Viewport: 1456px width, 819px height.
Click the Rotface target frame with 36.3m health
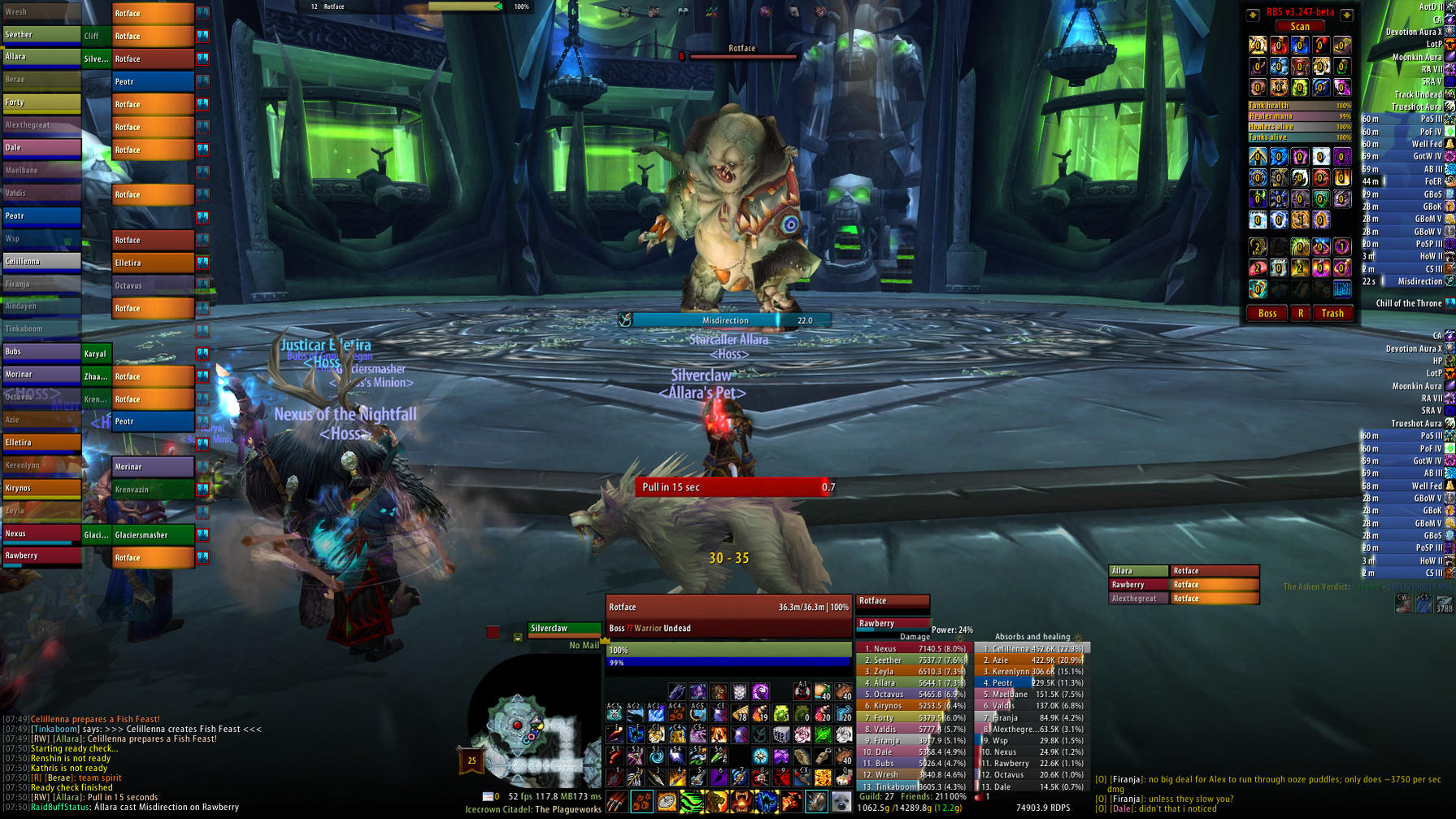coord(728,608)
